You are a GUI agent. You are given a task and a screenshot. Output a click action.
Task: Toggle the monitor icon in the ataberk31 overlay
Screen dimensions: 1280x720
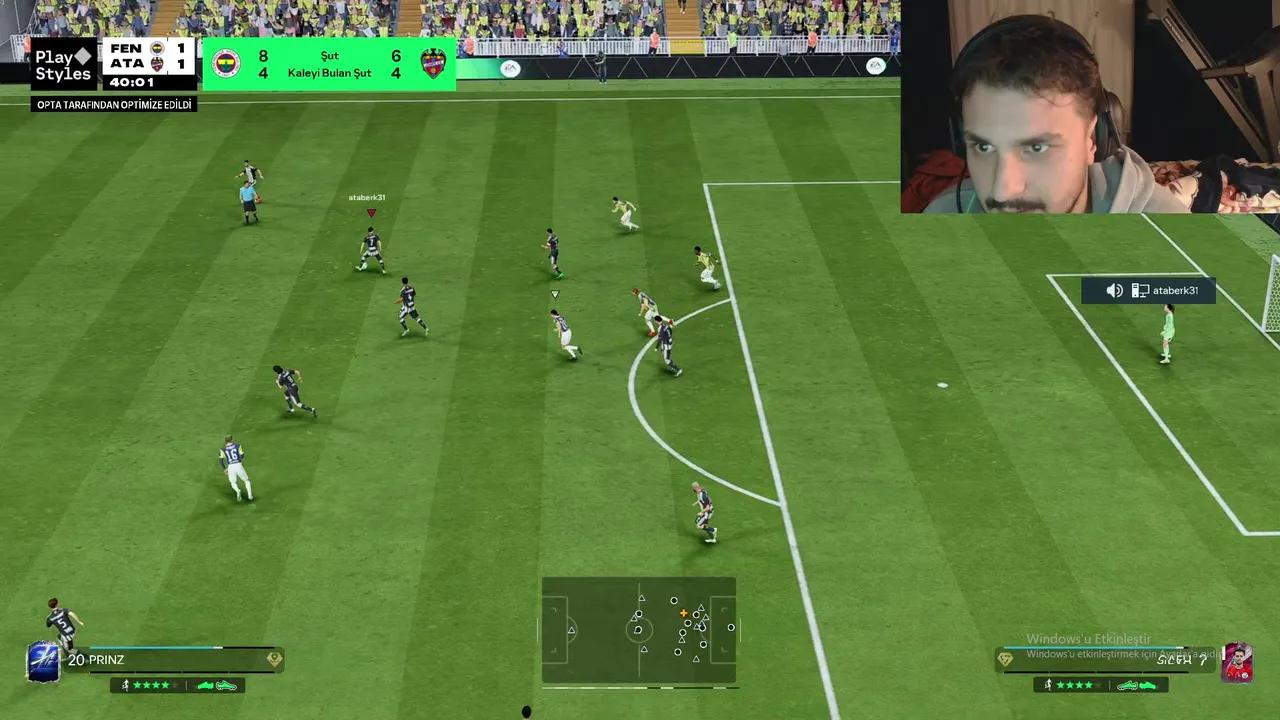[x=1141, y=290]
